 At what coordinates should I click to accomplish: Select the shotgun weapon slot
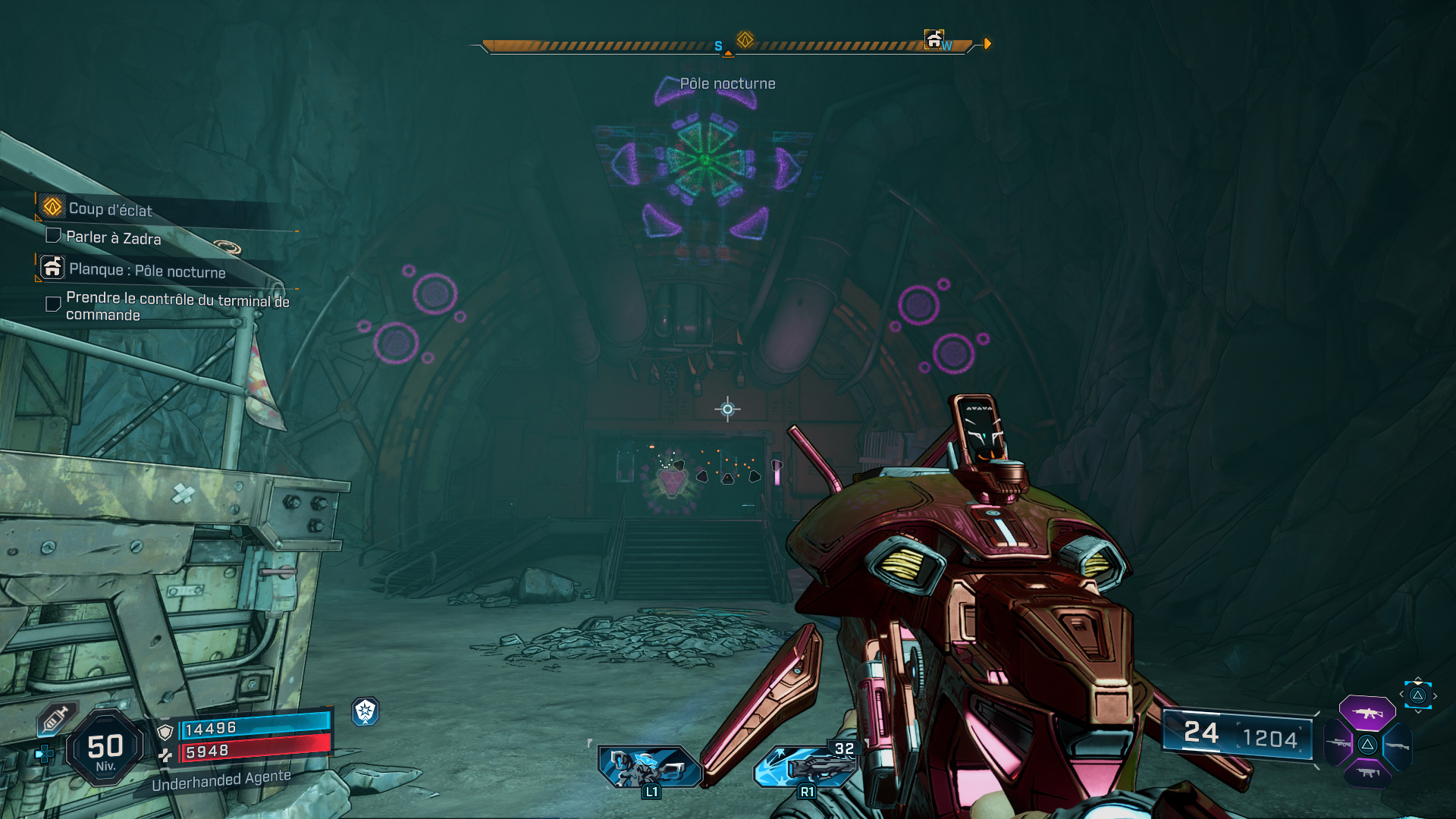tap(1398, 745)
